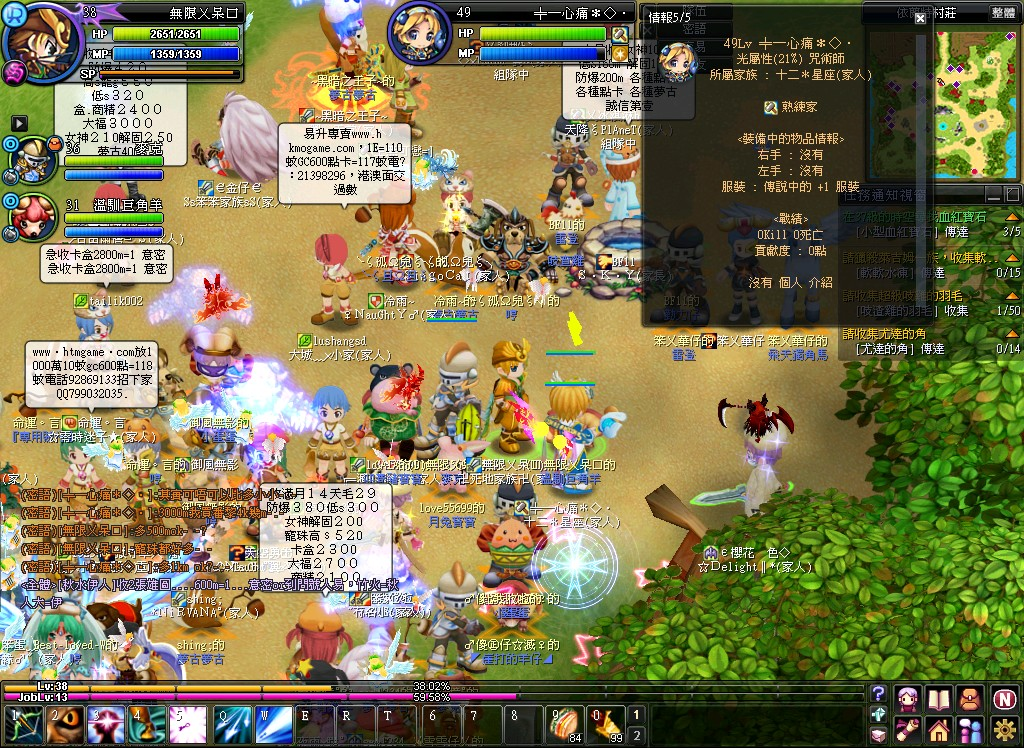1024x748 pixels.
Task: Open the social menu with two people icon
Action: click(x=970, y=728)
